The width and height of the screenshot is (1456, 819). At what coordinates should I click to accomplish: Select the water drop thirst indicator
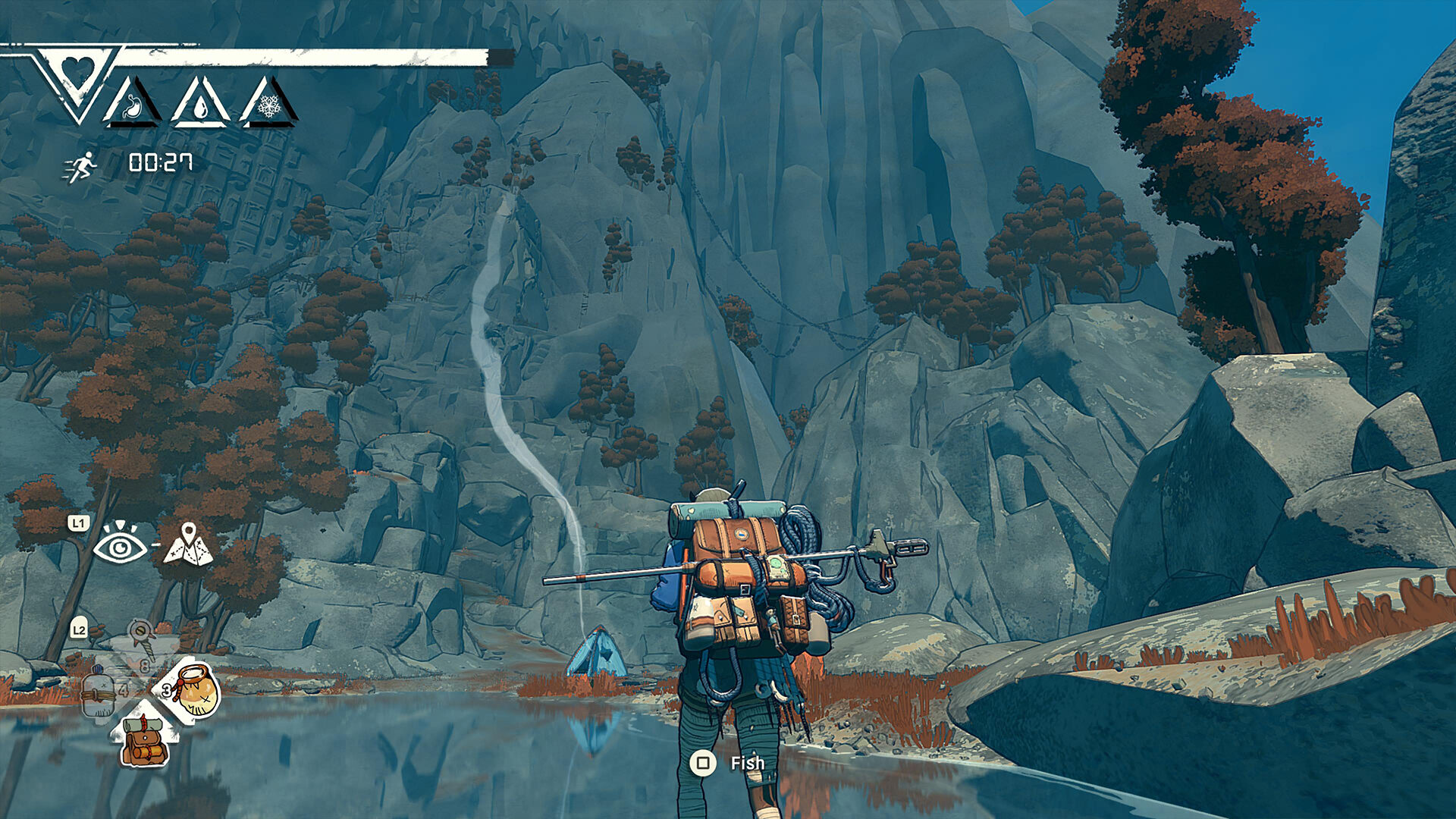coord(201,107)
